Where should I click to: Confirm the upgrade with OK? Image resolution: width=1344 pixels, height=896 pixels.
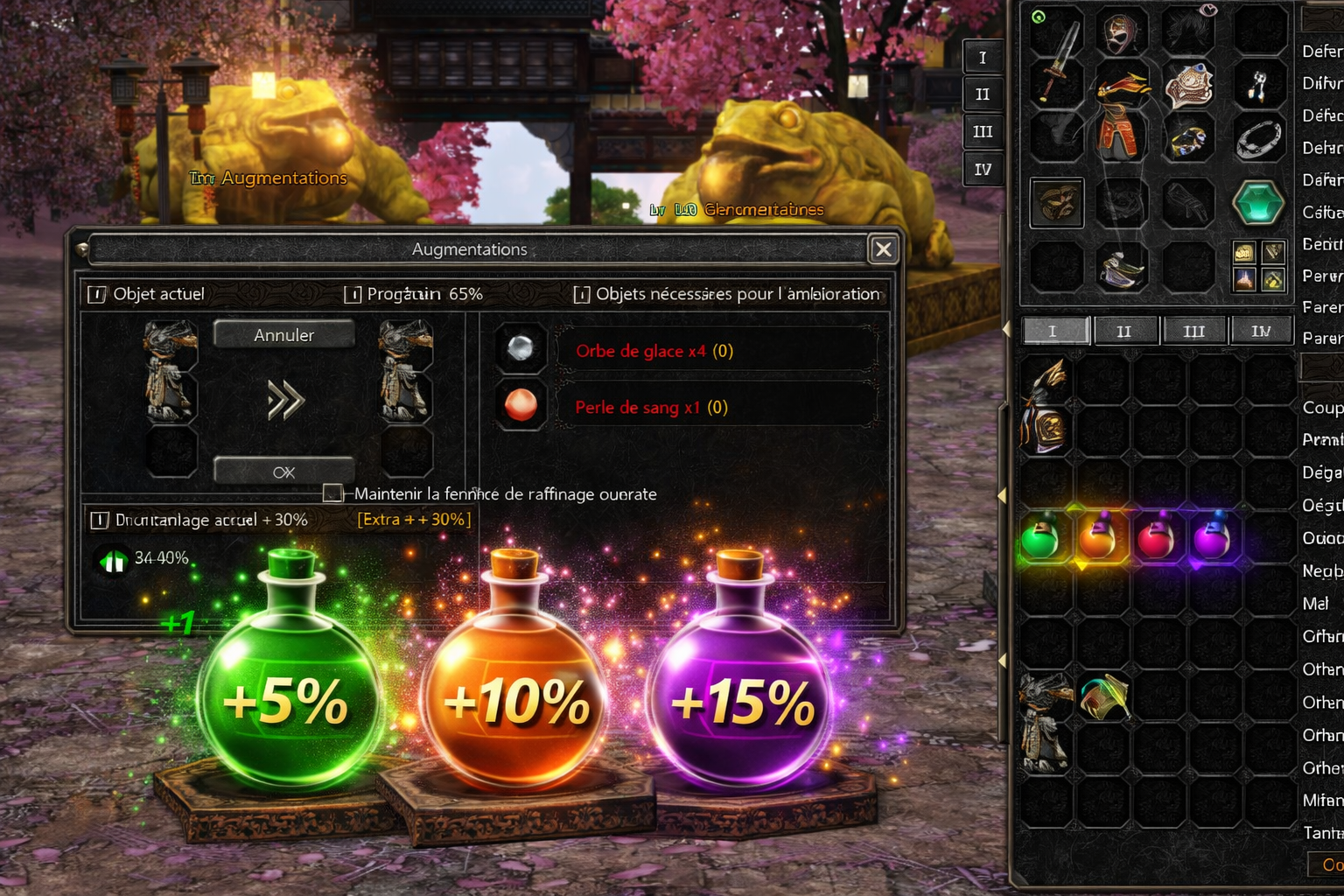click(283, 472)
